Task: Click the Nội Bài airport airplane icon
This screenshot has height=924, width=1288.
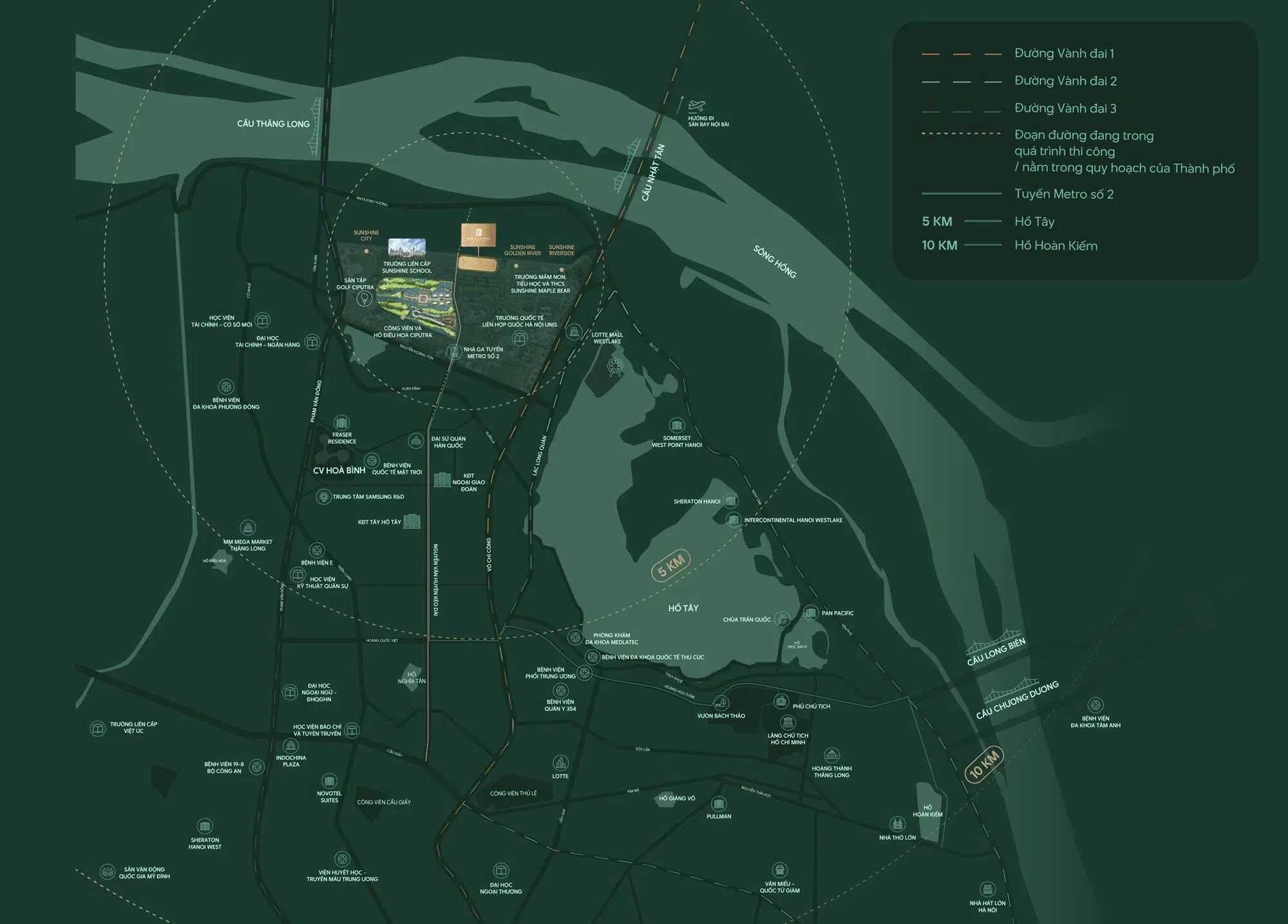Action: tap(696, 106)
